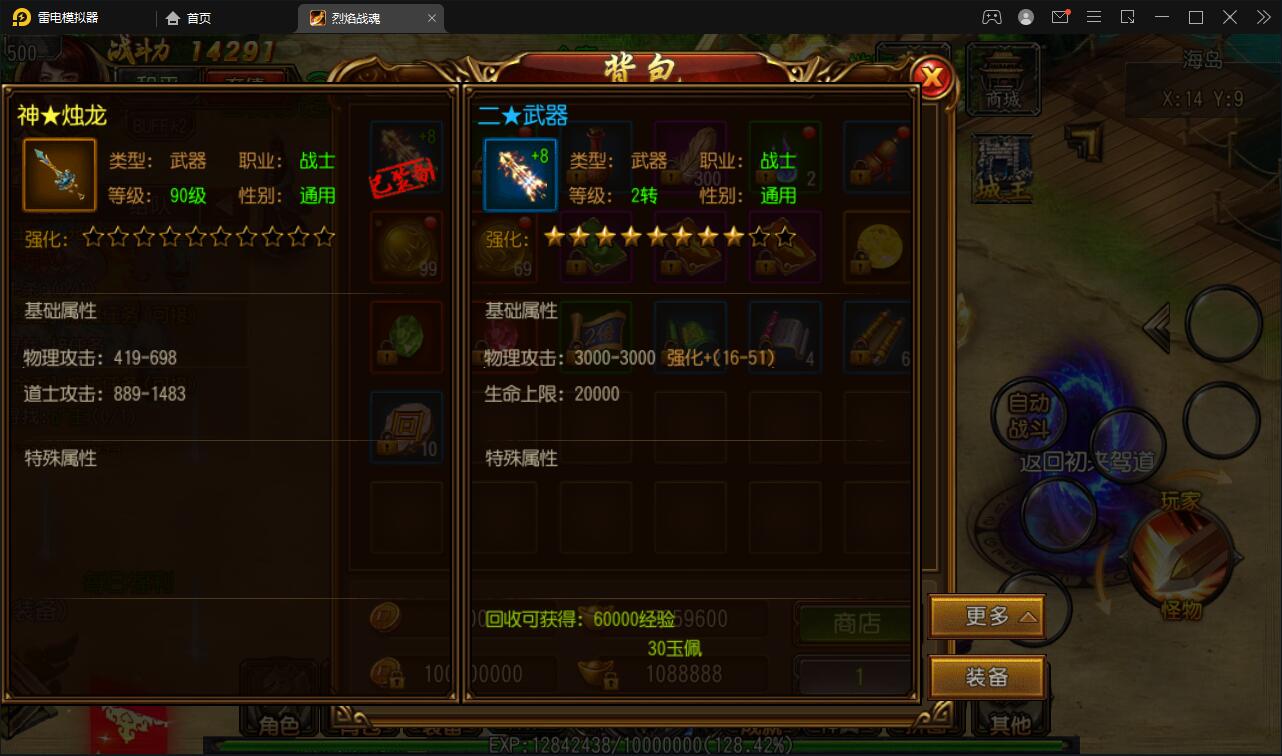Click the gold coin item stacked to 99
1282x756 pixels.
pyautogui.click(x=404, y=246)
